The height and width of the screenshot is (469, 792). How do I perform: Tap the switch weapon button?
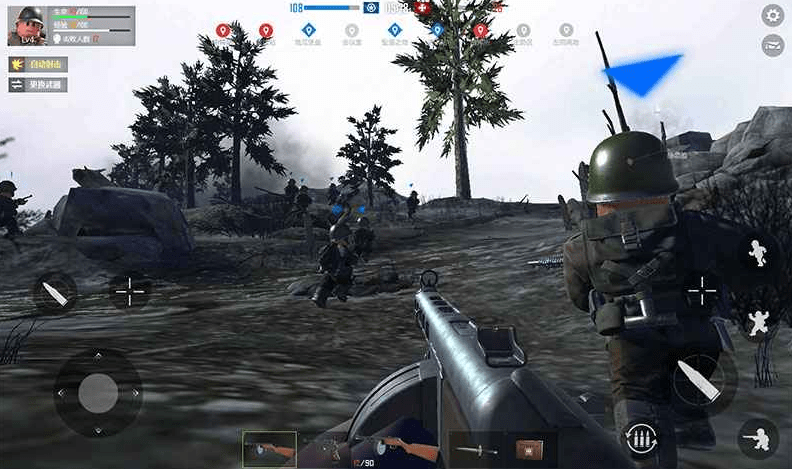coord(38,85)
